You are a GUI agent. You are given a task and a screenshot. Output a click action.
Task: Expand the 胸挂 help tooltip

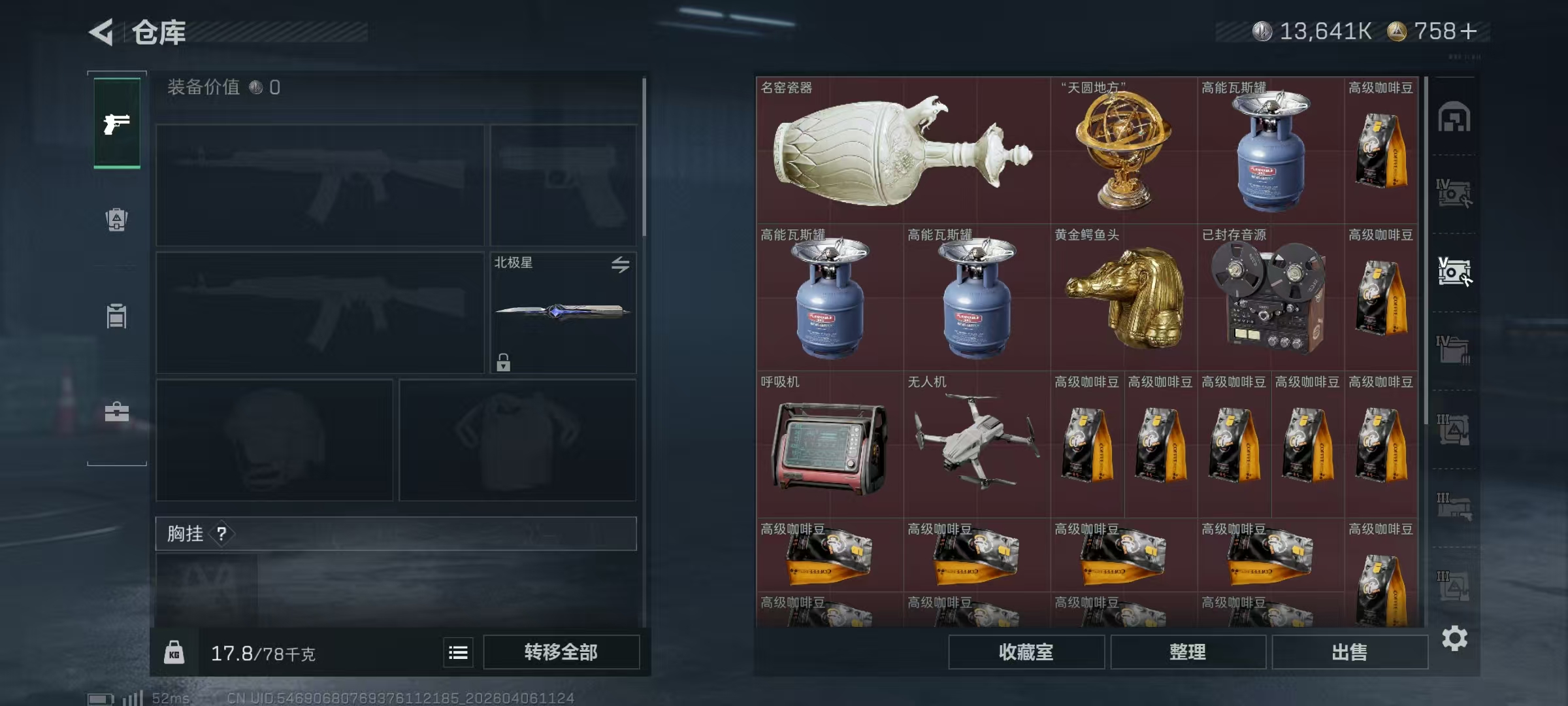(223, 533)
